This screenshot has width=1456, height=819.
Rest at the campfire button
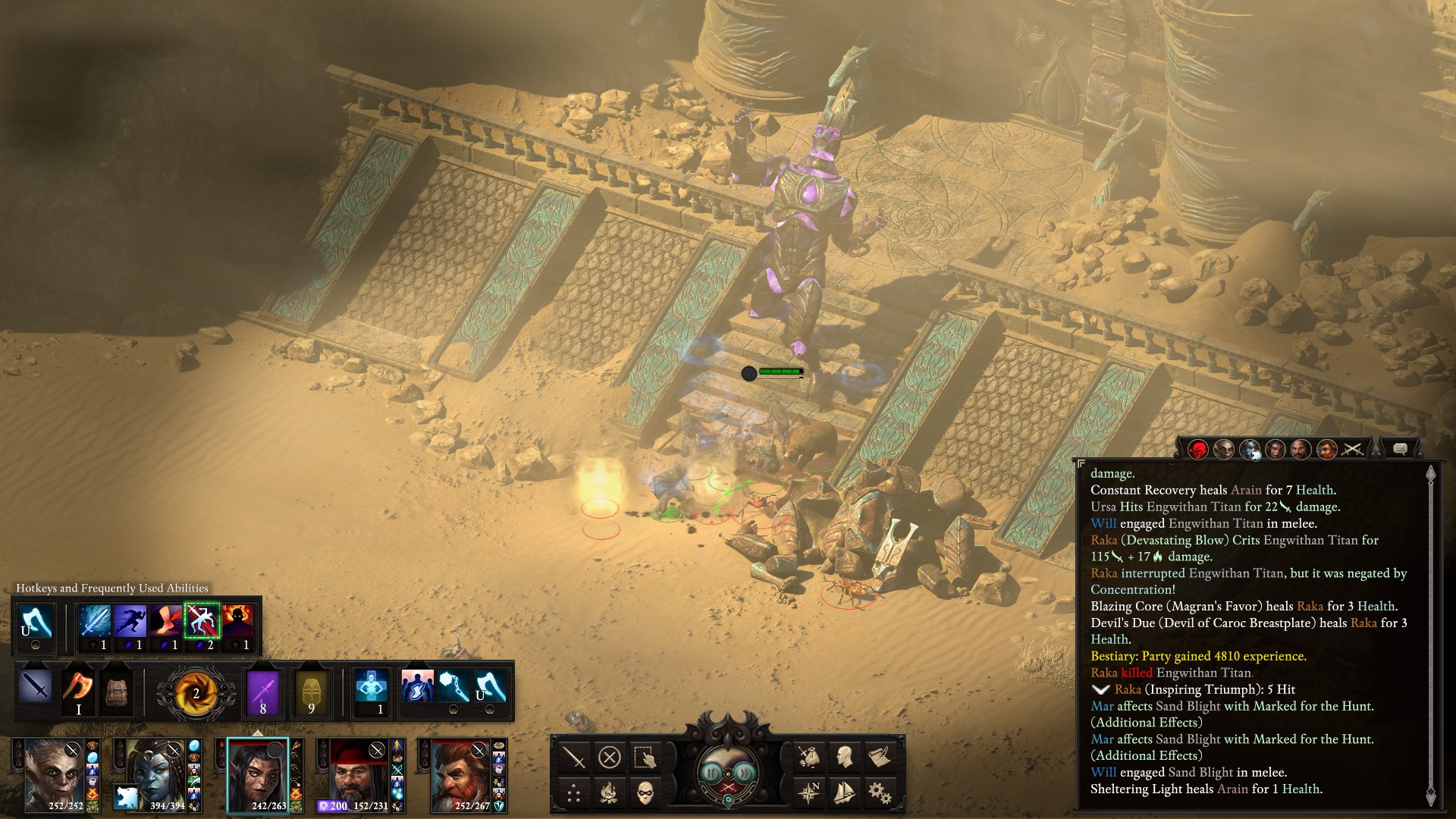pos(609,793)
